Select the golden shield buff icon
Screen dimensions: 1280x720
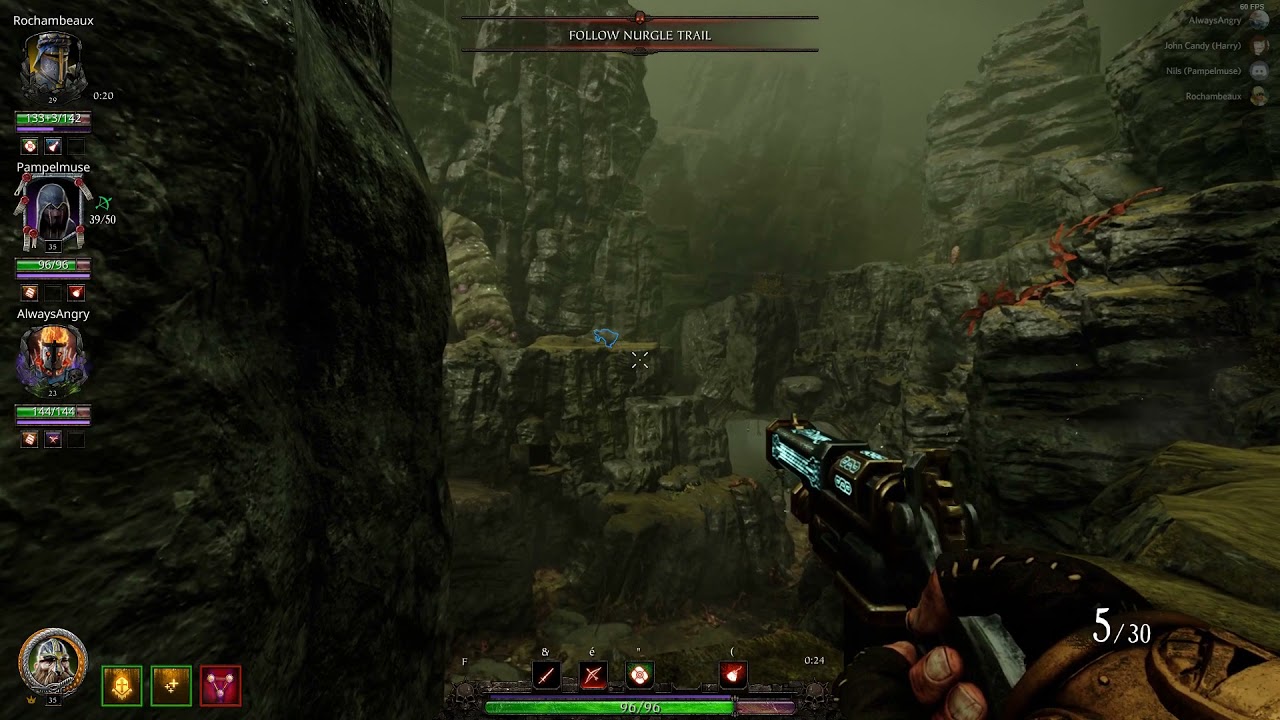tap(121, 686)
